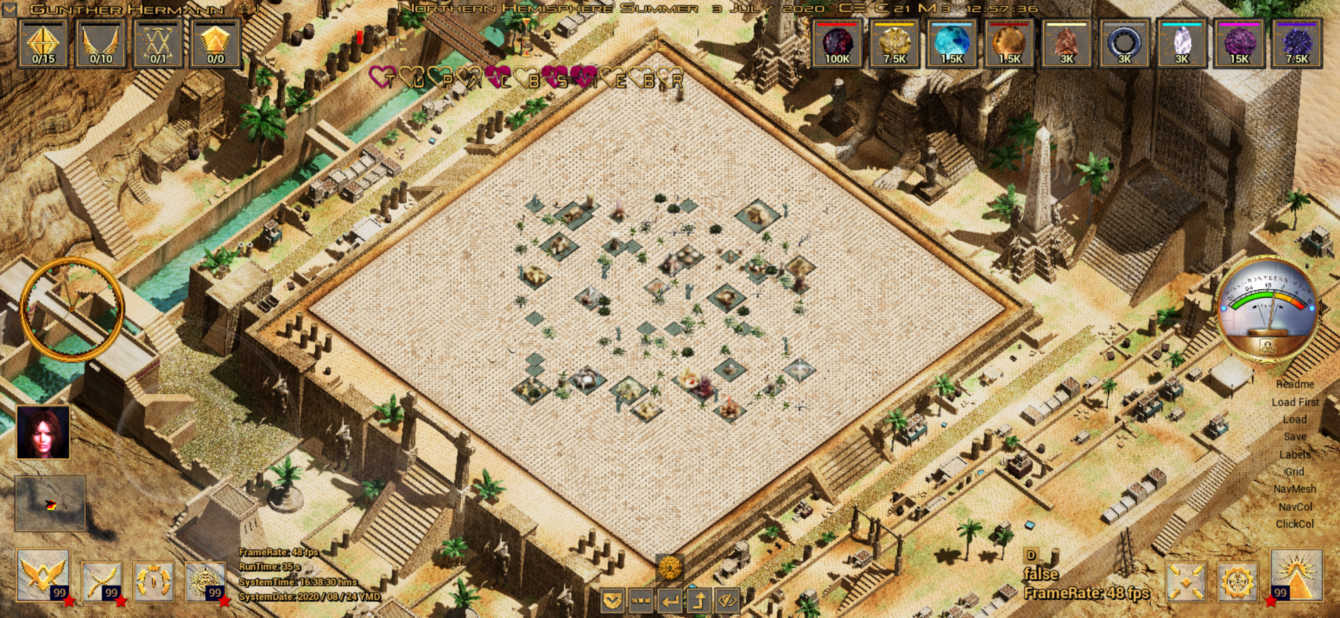Open the Readme text option
1340x618 pixels.
point(1295,384)
